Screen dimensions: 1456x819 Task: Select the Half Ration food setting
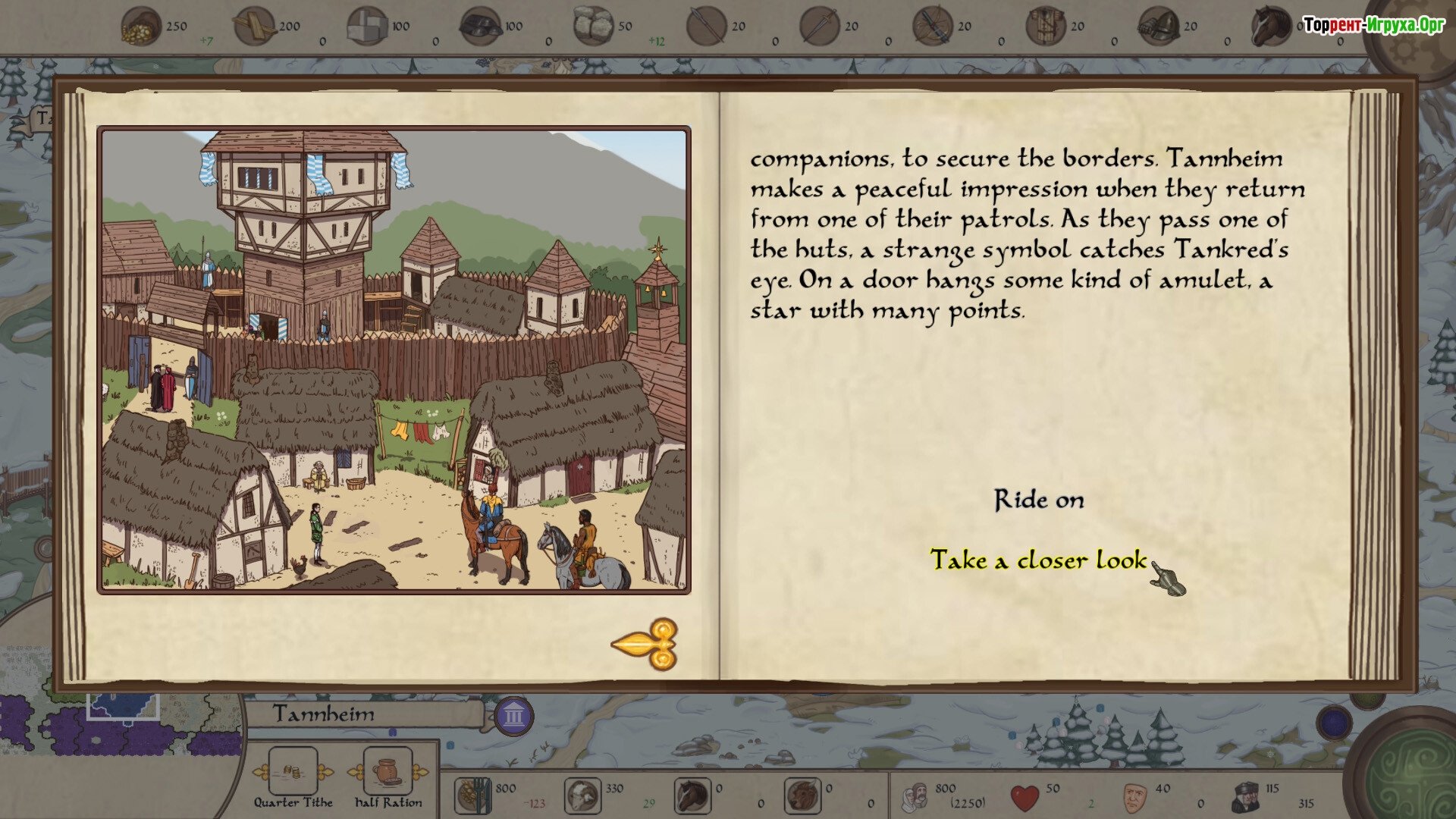coord(388,771)
